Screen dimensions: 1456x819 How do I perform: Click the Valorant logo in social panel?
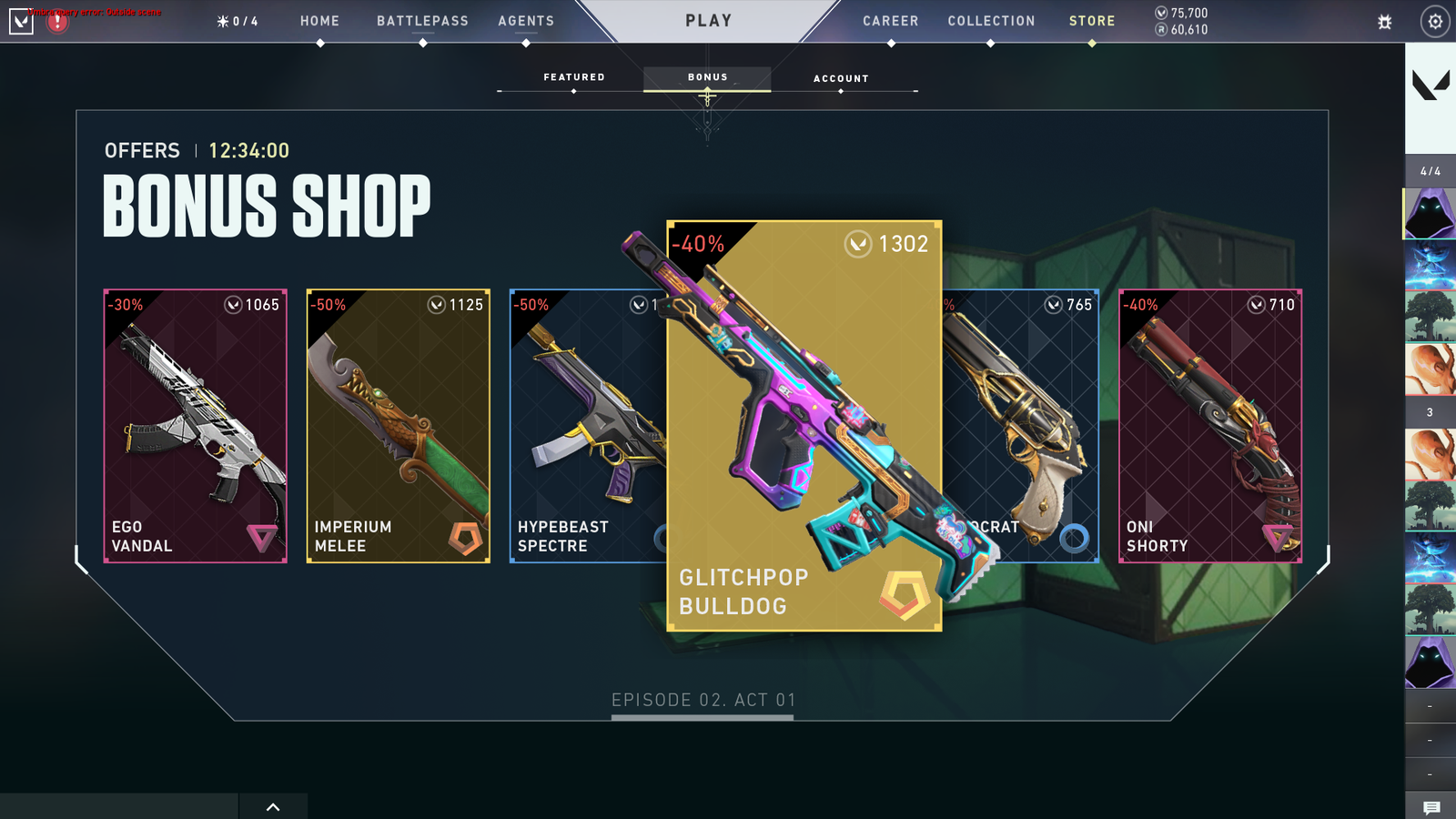pyautogui.click(x=1431, y=86)
